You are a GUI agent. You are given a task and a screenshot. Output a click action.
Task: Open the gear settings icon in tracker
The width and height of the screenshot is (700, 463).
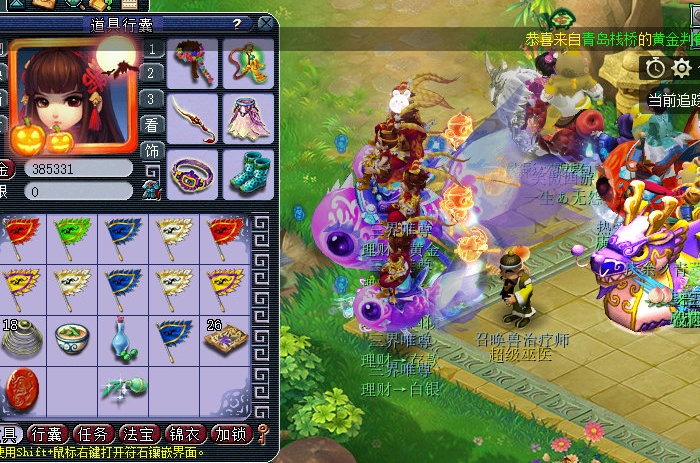tap(682, 67)
